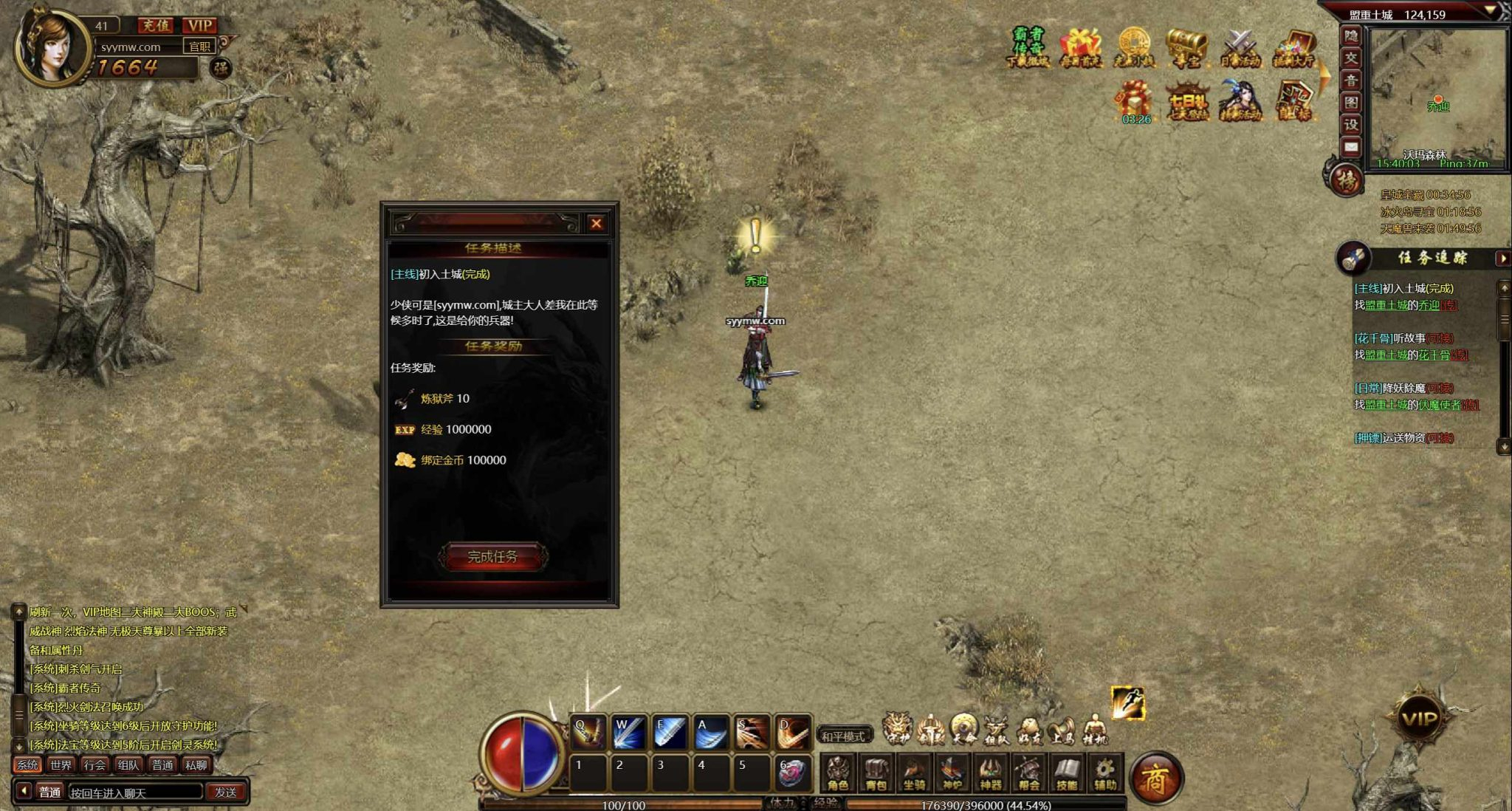Open the 技能 skills book
1512x811 pixels.
tap(1066, 773)
